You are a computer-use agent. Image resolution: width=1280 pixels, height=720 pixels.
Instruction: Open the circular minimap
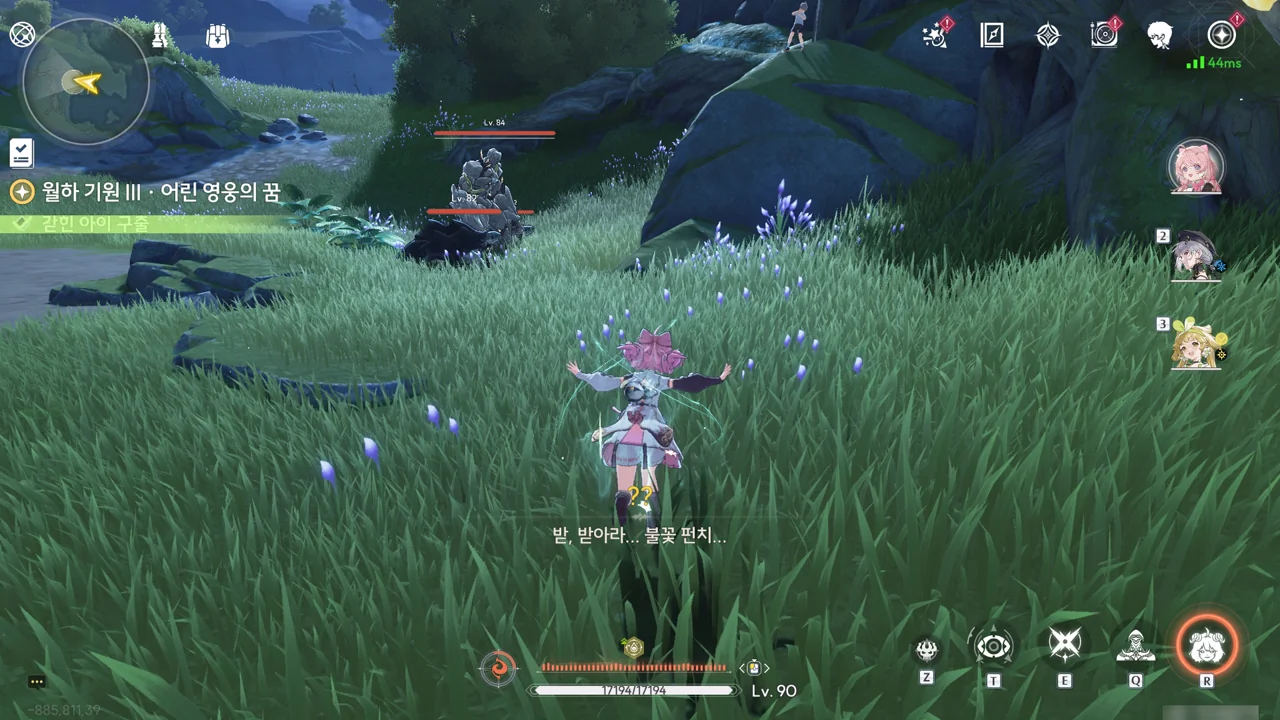click(x=86, y=83)
